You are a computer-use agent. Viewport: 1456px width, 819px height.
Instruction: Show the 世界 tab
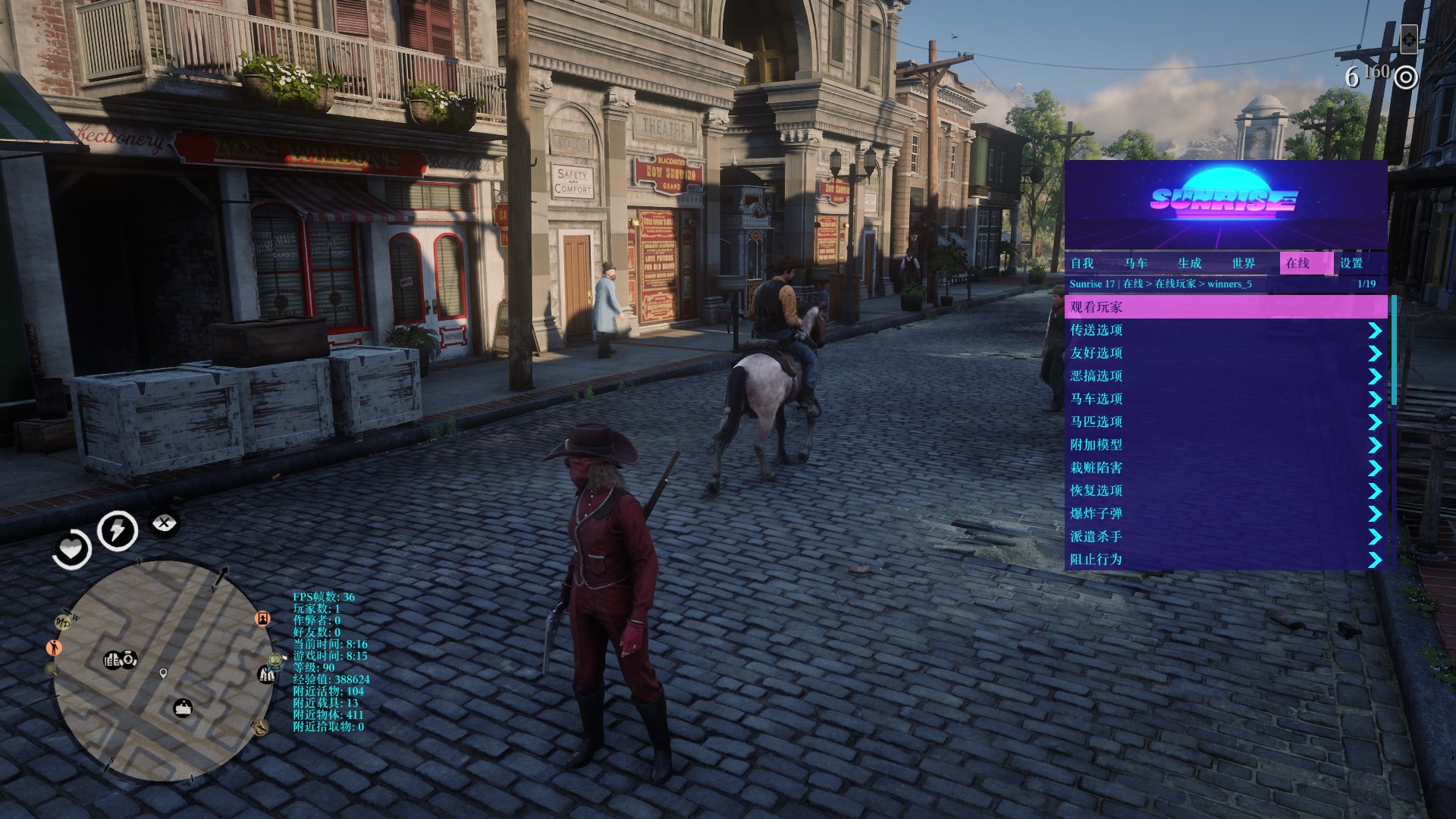pos(1244,263)
